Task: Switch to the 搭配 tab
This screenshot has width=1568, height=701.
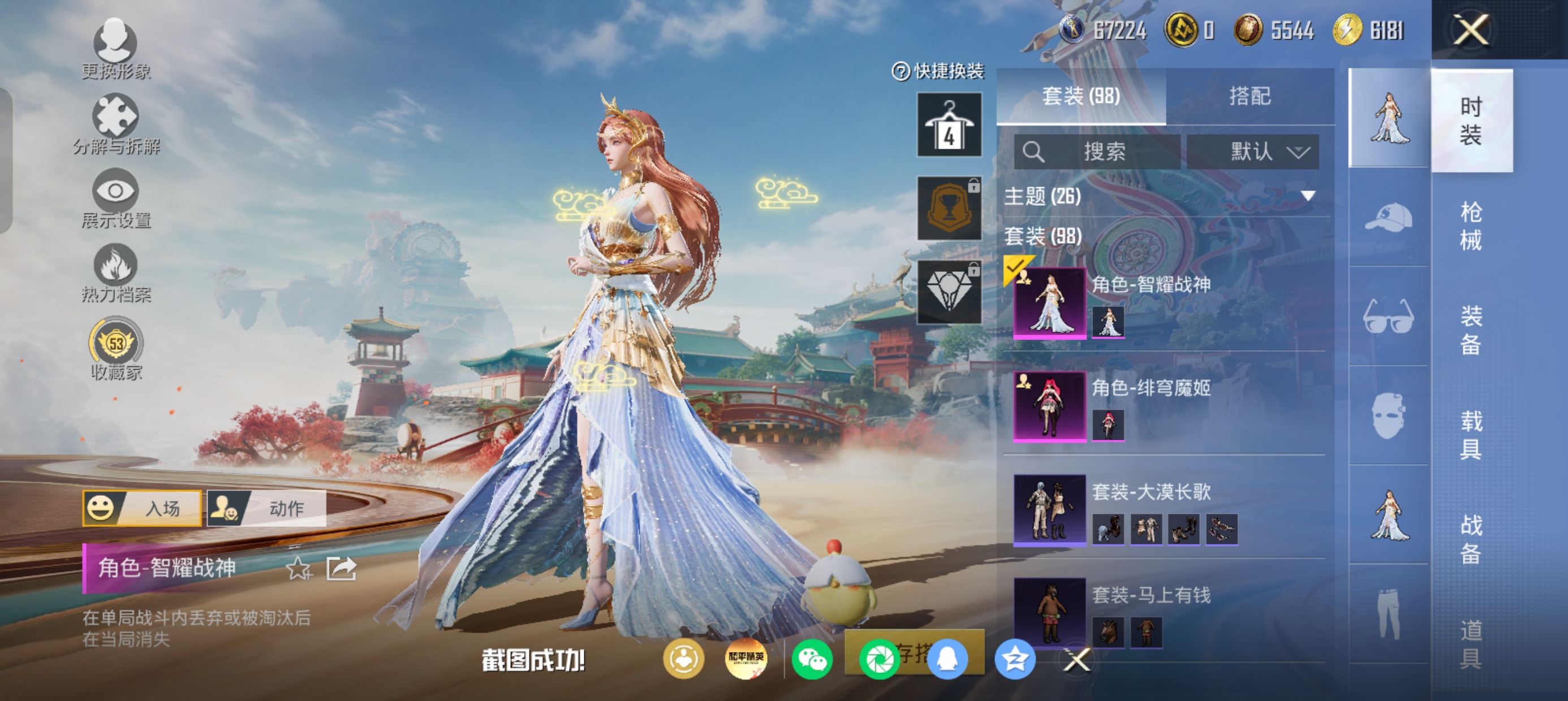Action: coord(1250,96)
